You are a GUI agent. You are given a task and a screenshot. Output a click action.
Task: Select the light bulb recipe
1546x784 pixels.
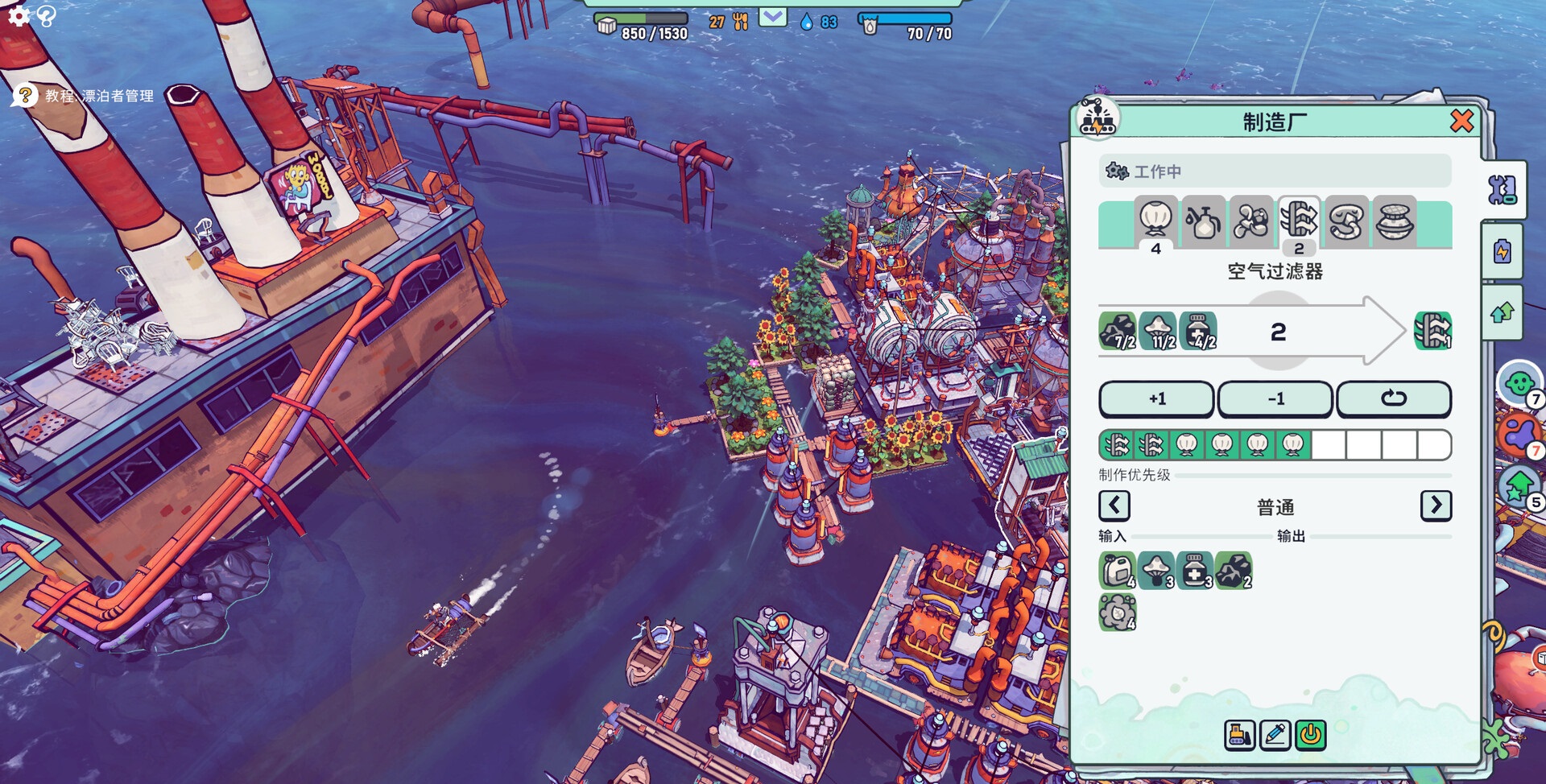pos(1155,220)
